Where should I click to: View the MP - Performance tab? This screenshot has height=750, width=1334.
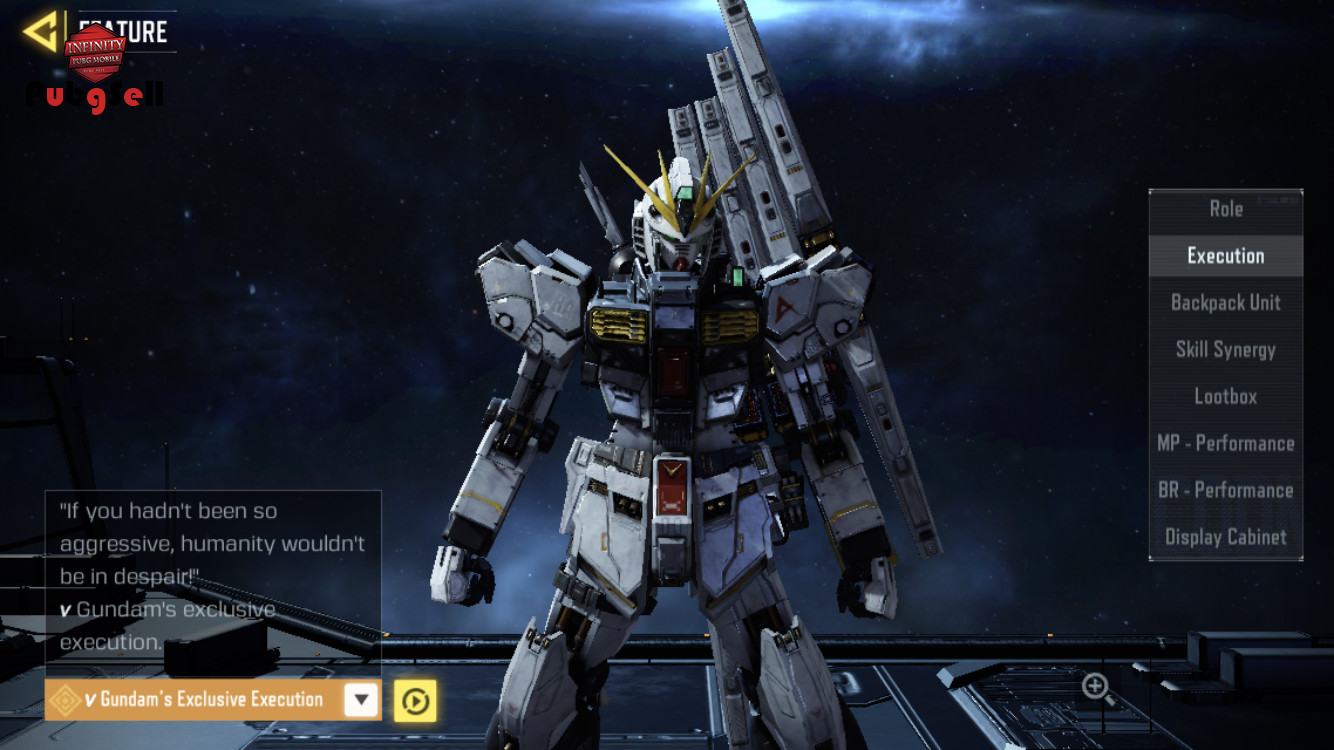[1226, 443]
